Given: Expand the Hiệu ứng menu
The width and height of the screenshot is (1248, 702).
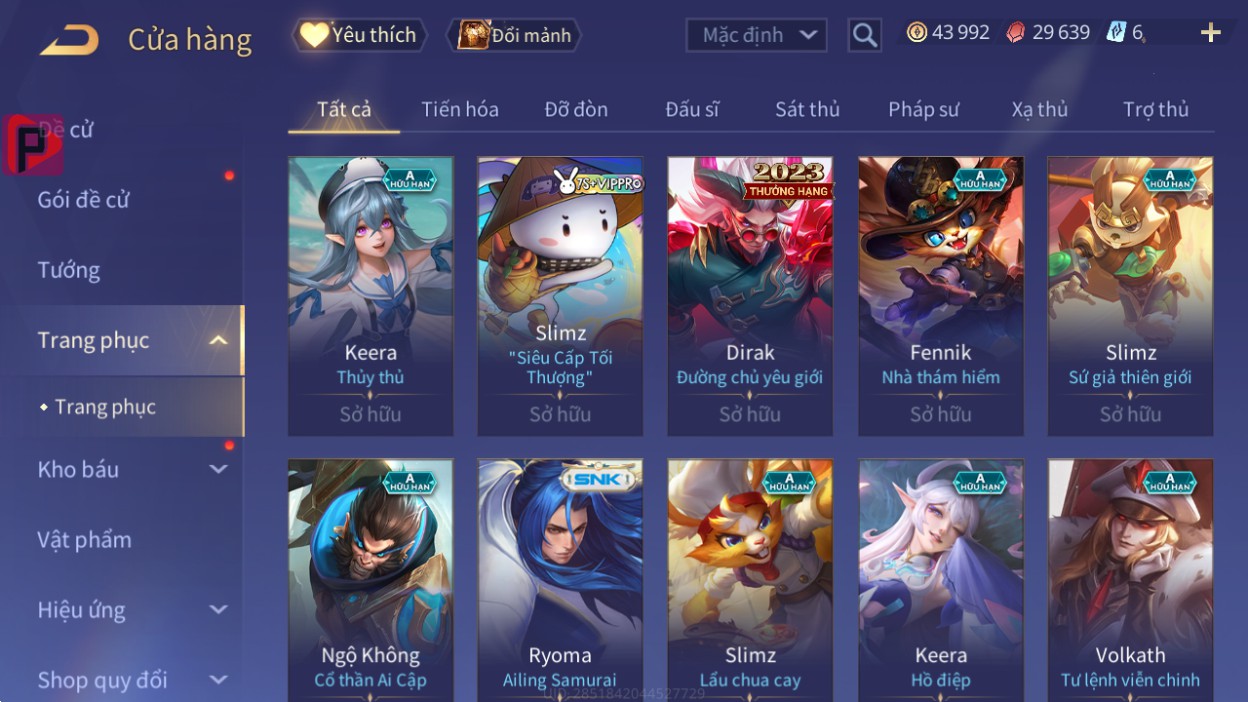Looking at the screenshot, I should [x=130, y=610].
